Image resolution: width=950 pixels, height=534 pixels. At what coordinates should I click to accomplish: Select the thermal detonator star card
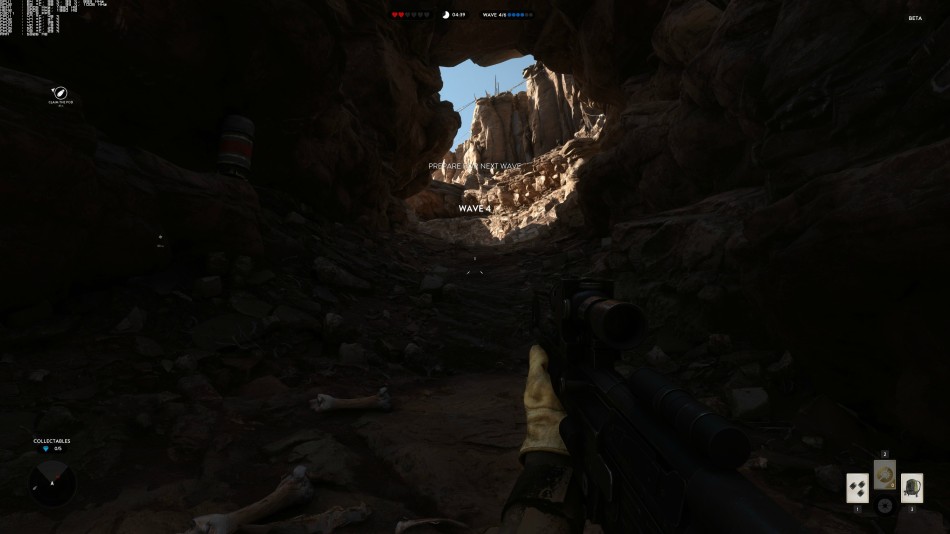click(857, 488)
